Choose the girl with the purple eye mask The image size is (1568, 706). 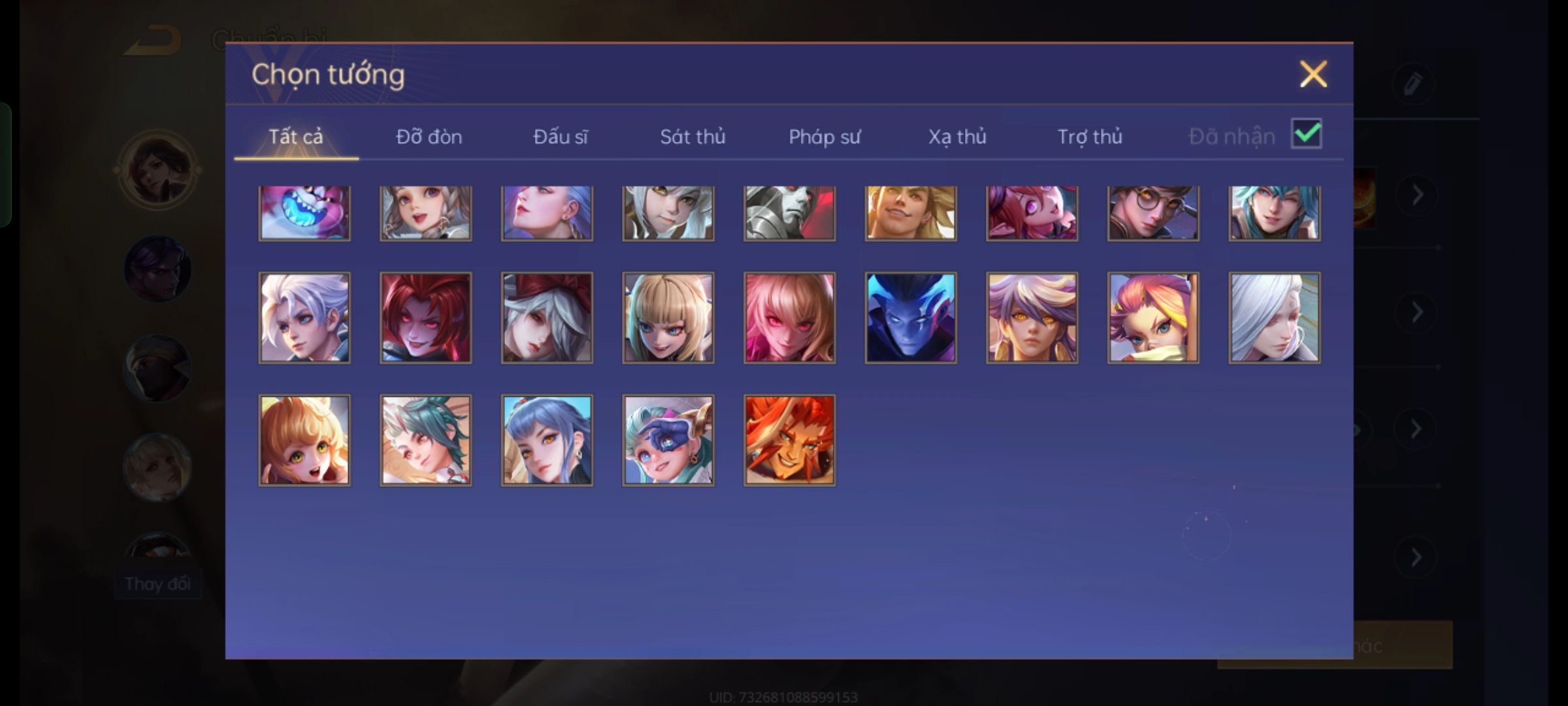[x=668, y=440]
